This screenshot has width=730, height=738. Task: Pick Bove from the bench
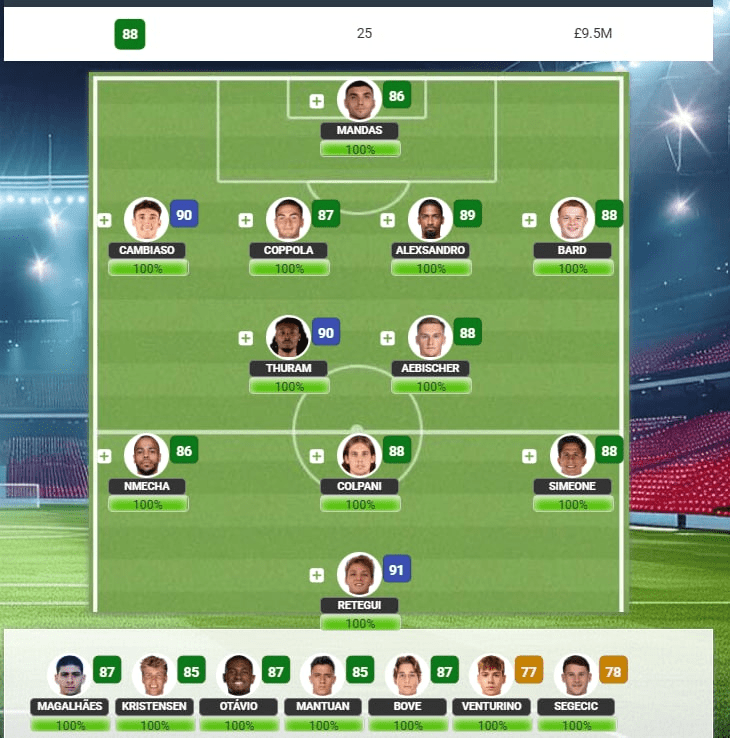point(407,675)
